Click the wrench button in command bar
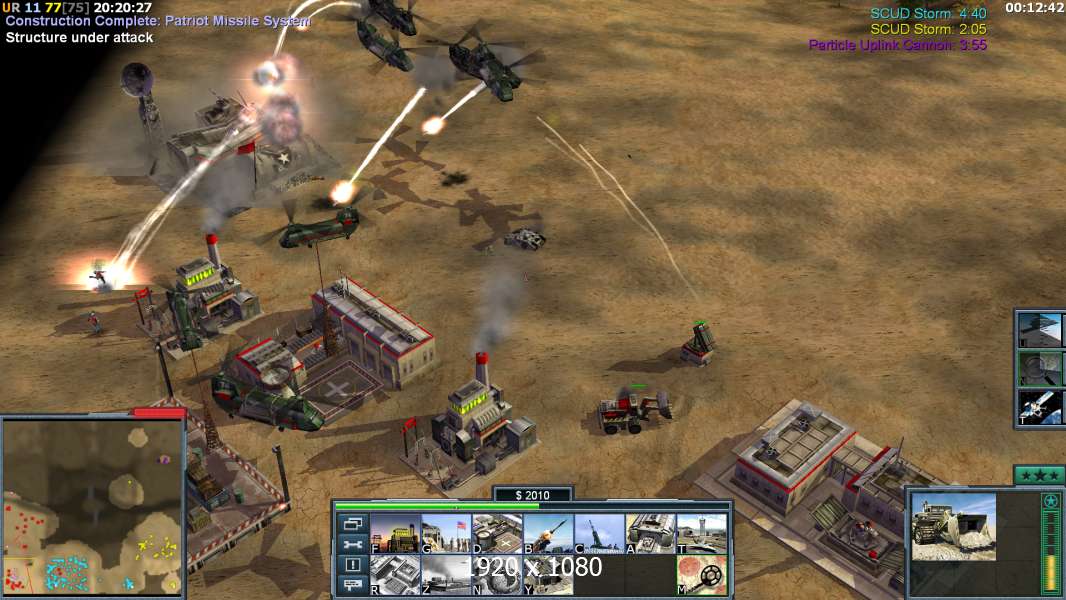 coord(352,544)
